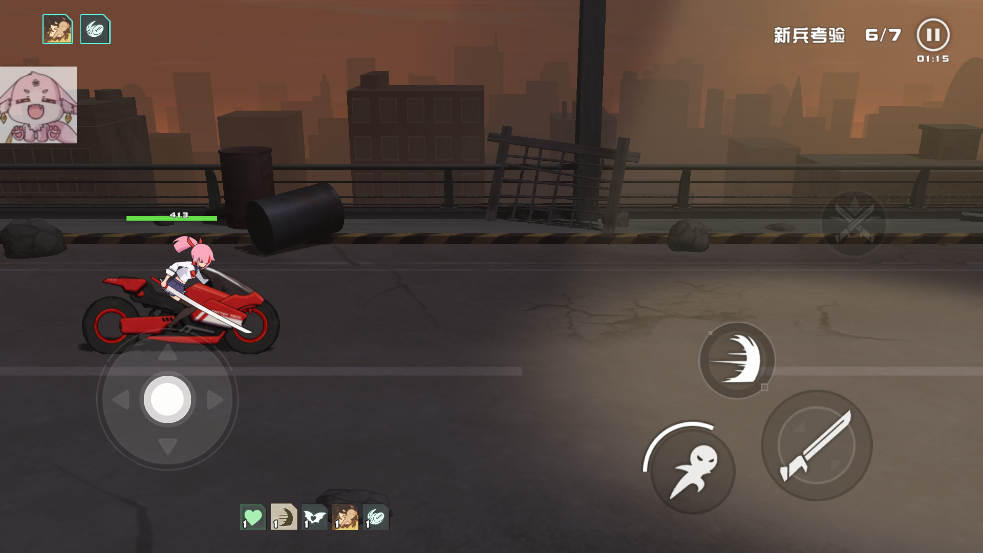
Task: Select the beige crescent slash buff icon
Action: [284, 517]
